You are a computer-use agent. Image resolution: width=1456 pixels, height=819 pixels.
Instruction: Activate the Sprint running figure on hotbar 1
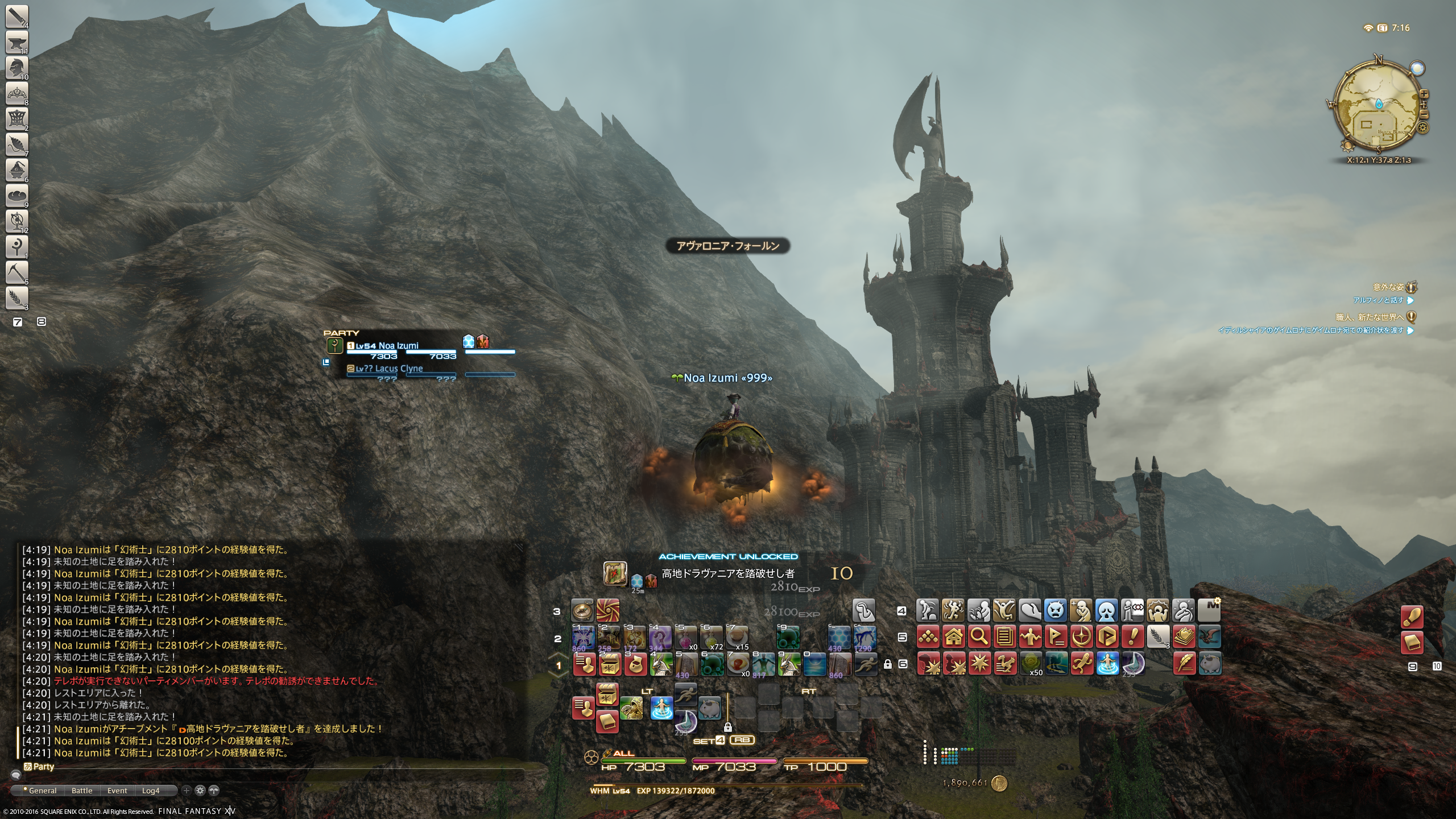point(864,664)
